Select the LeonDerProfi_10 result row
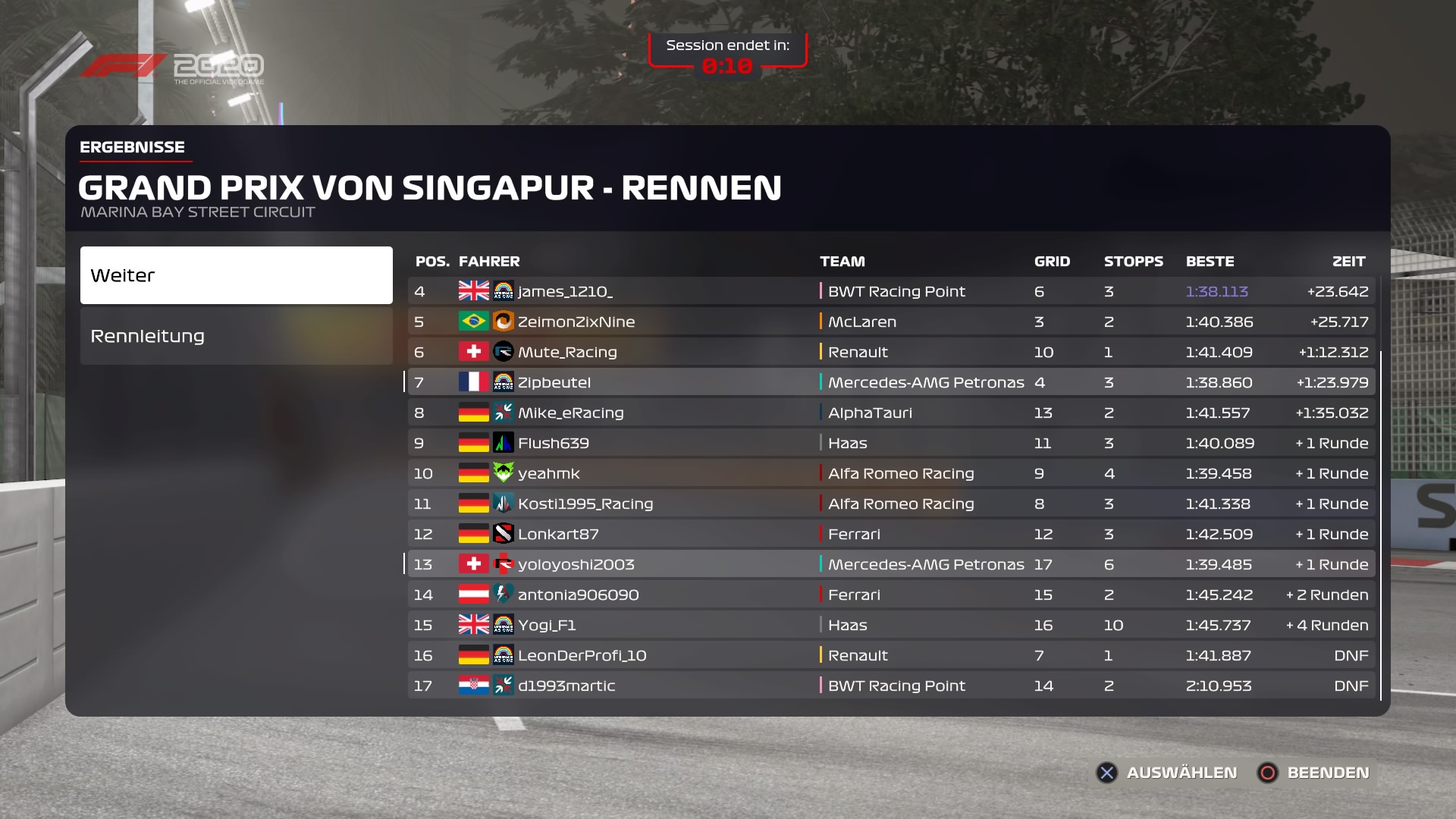 [x=891, y=655]
